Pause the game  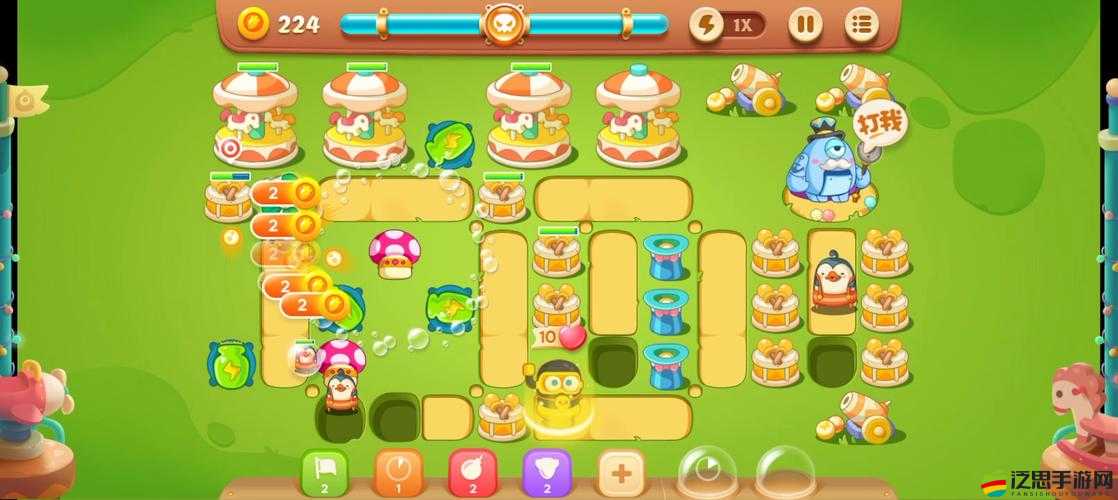(805, 24)
